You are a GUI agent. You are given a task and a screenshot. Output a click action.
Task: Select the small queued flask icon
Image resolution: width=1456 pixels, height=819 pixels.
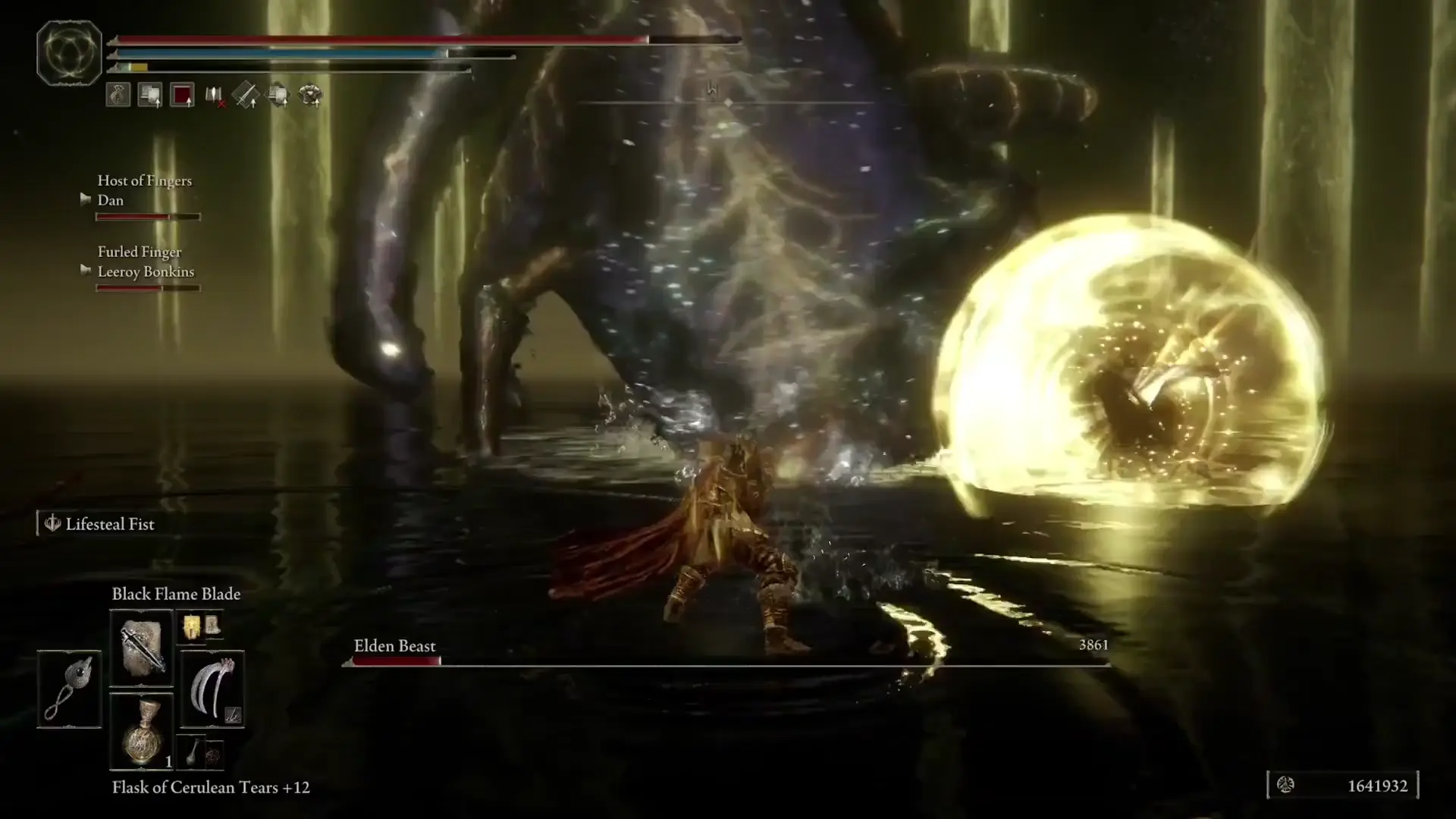click(193, 752)
